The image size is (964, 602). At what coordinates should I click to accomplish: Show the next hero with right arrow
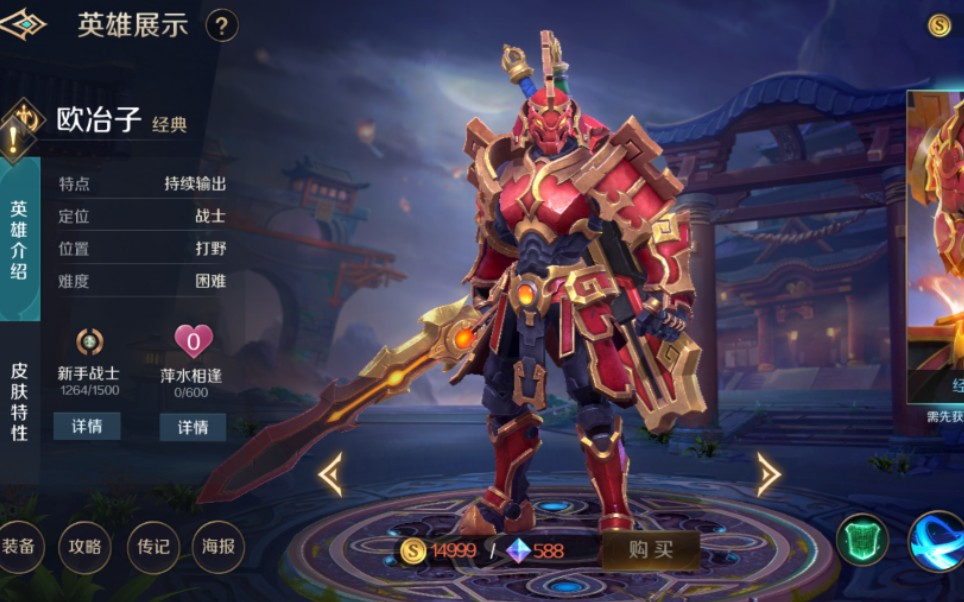pyautogui.click(x=768, y=474)
